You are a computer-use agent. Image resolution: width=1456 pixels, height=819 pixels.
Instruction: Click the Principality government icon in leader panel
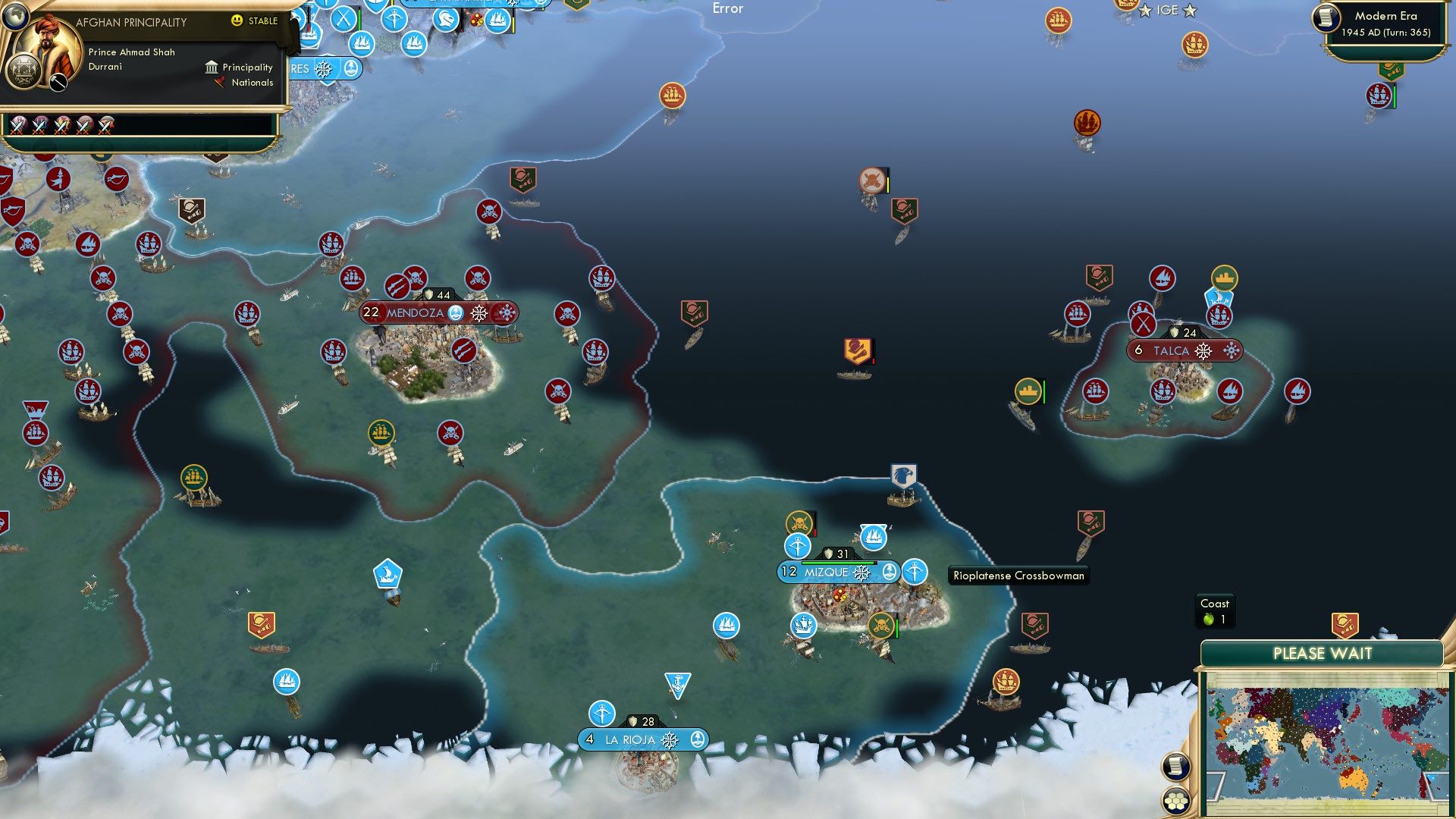[x=211, y=67]
